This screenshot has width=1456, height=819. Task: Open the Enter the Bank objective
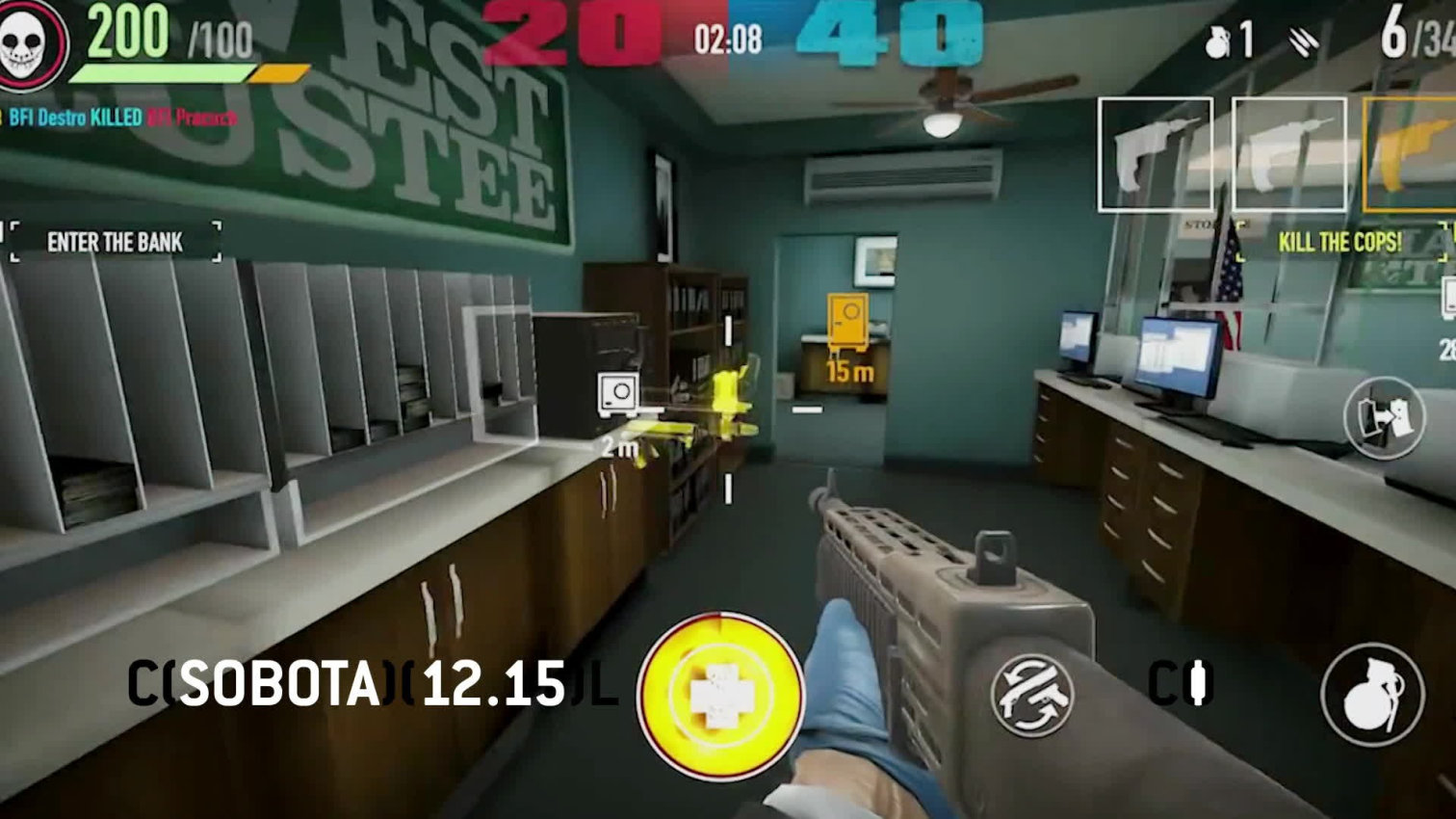pyautogui.click(x=115, y=242)
